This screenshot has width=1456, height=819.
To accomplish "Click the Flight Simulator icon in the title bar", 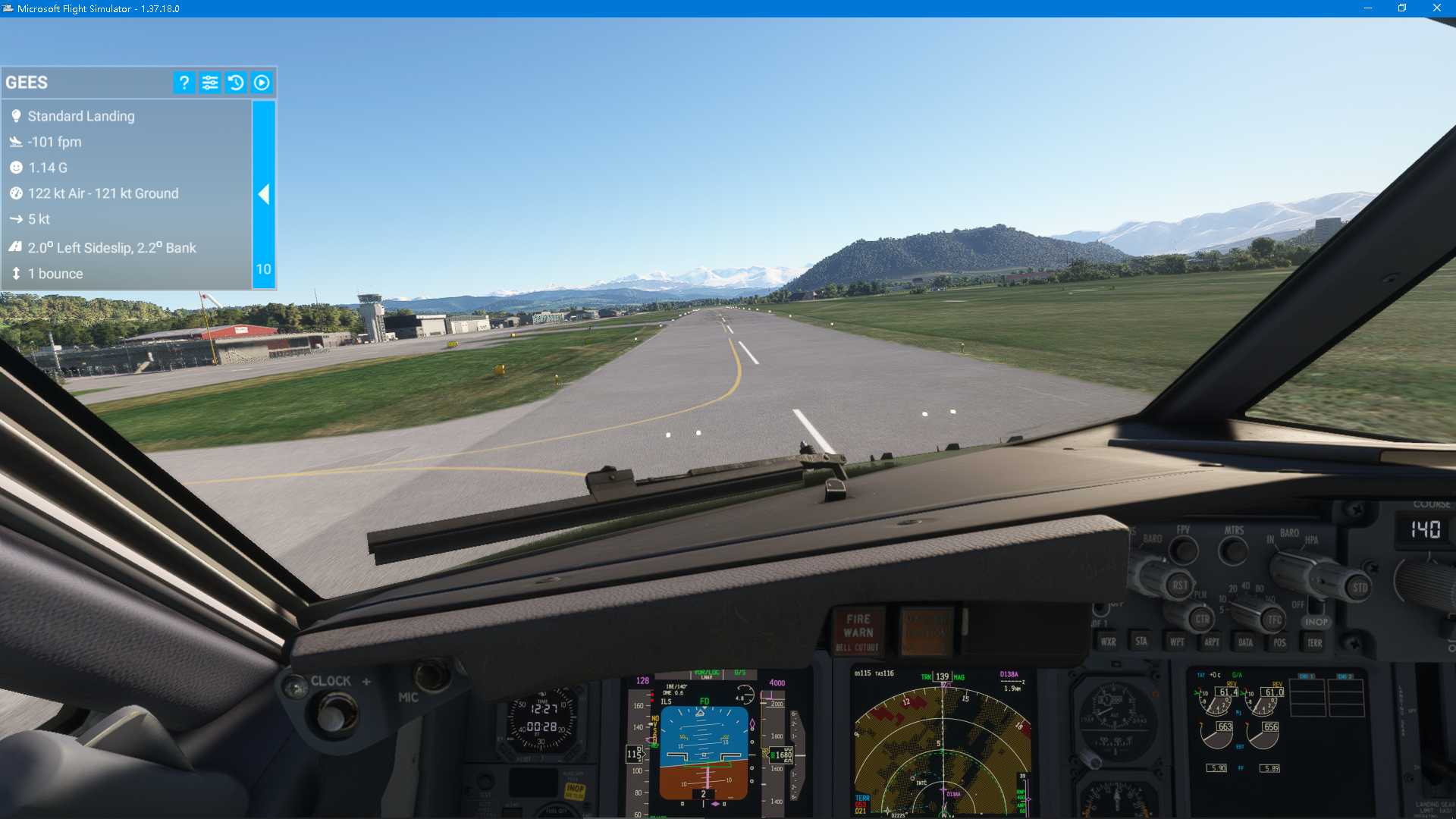I will pyautogui.click(x=8, y=8).
